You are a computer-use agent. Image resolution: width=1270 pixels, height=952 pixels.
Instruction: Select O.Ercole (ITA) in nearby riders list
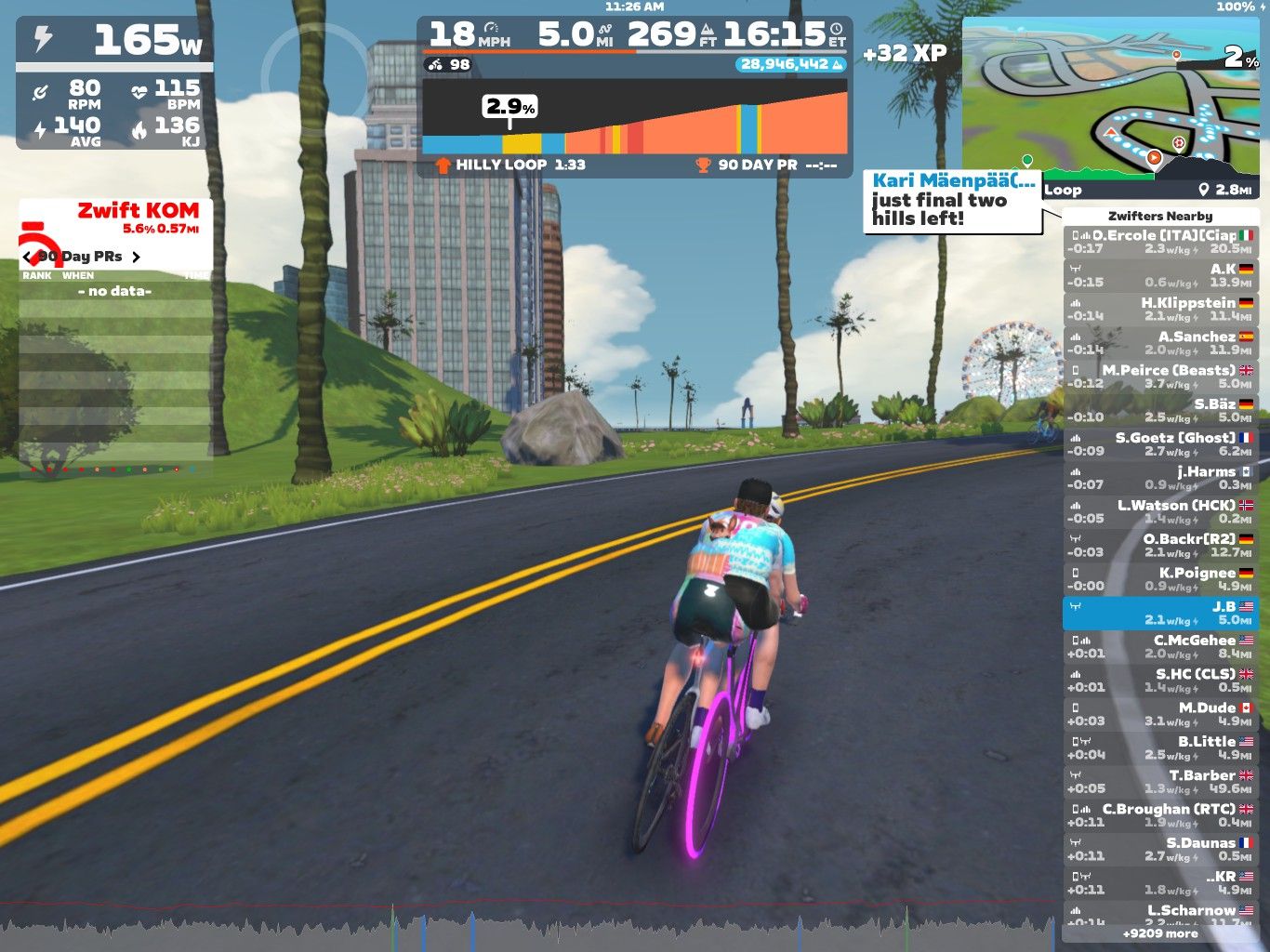(x=1160, y=242)
